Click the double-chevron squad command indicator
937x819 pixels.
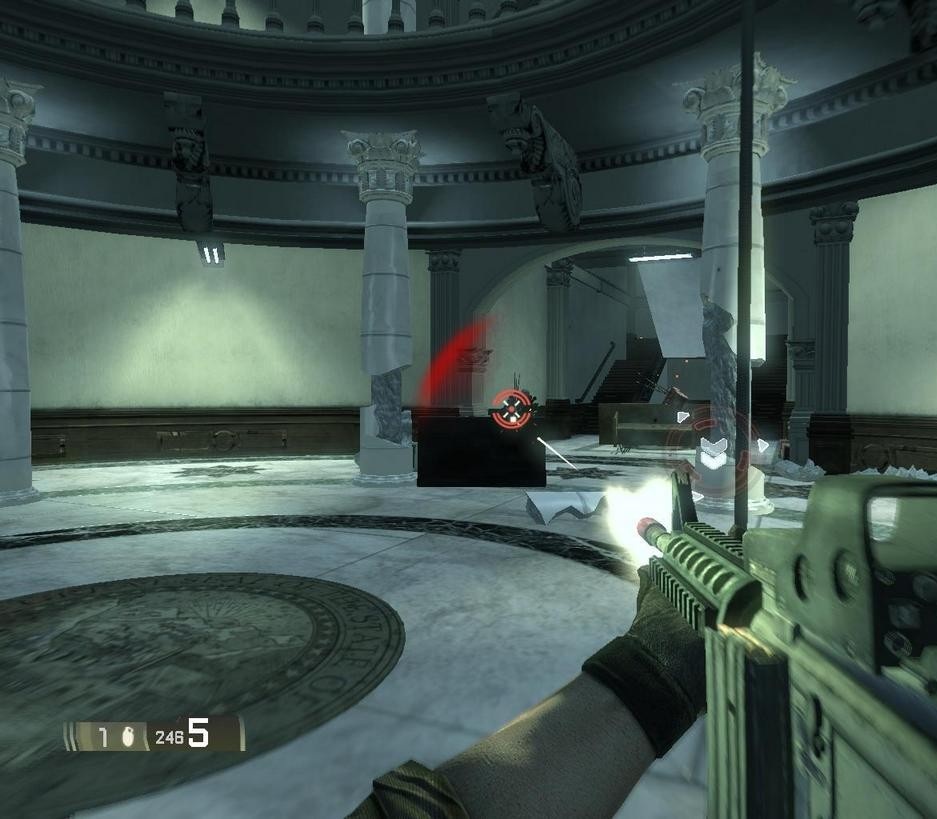pos(713,451)
